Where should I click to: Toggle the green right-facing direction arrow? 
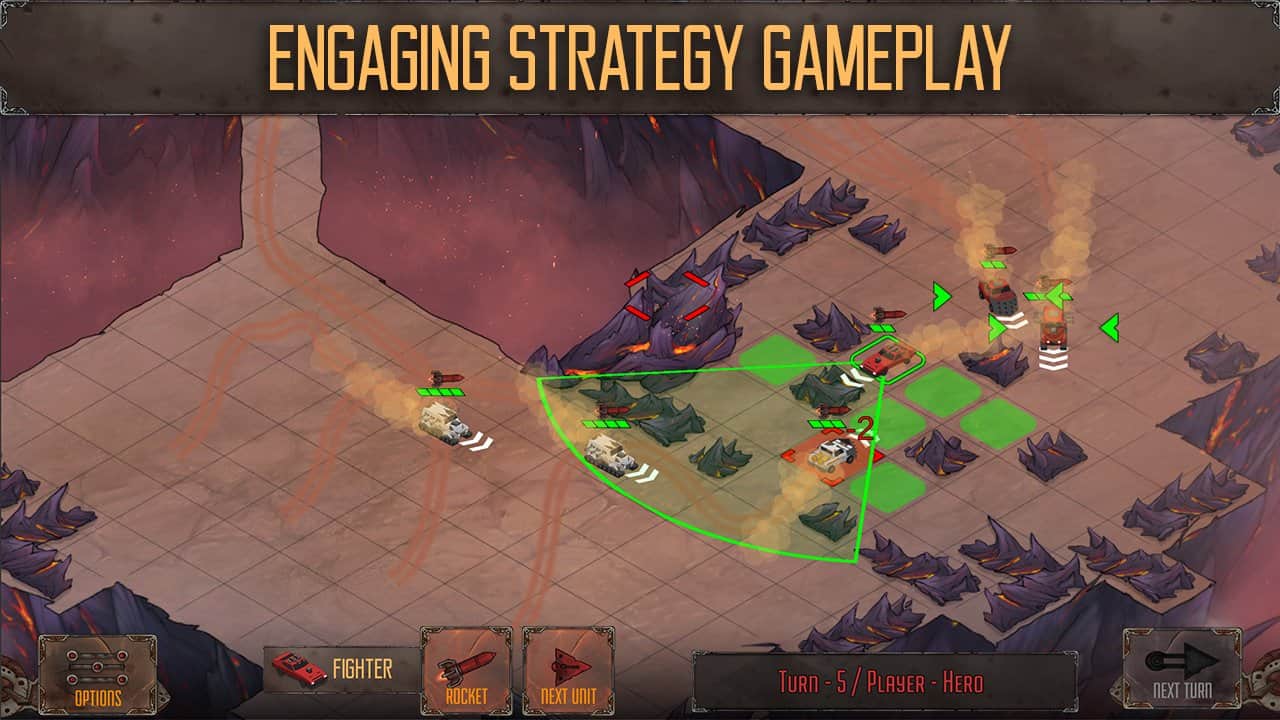click(x=940, y=296)
